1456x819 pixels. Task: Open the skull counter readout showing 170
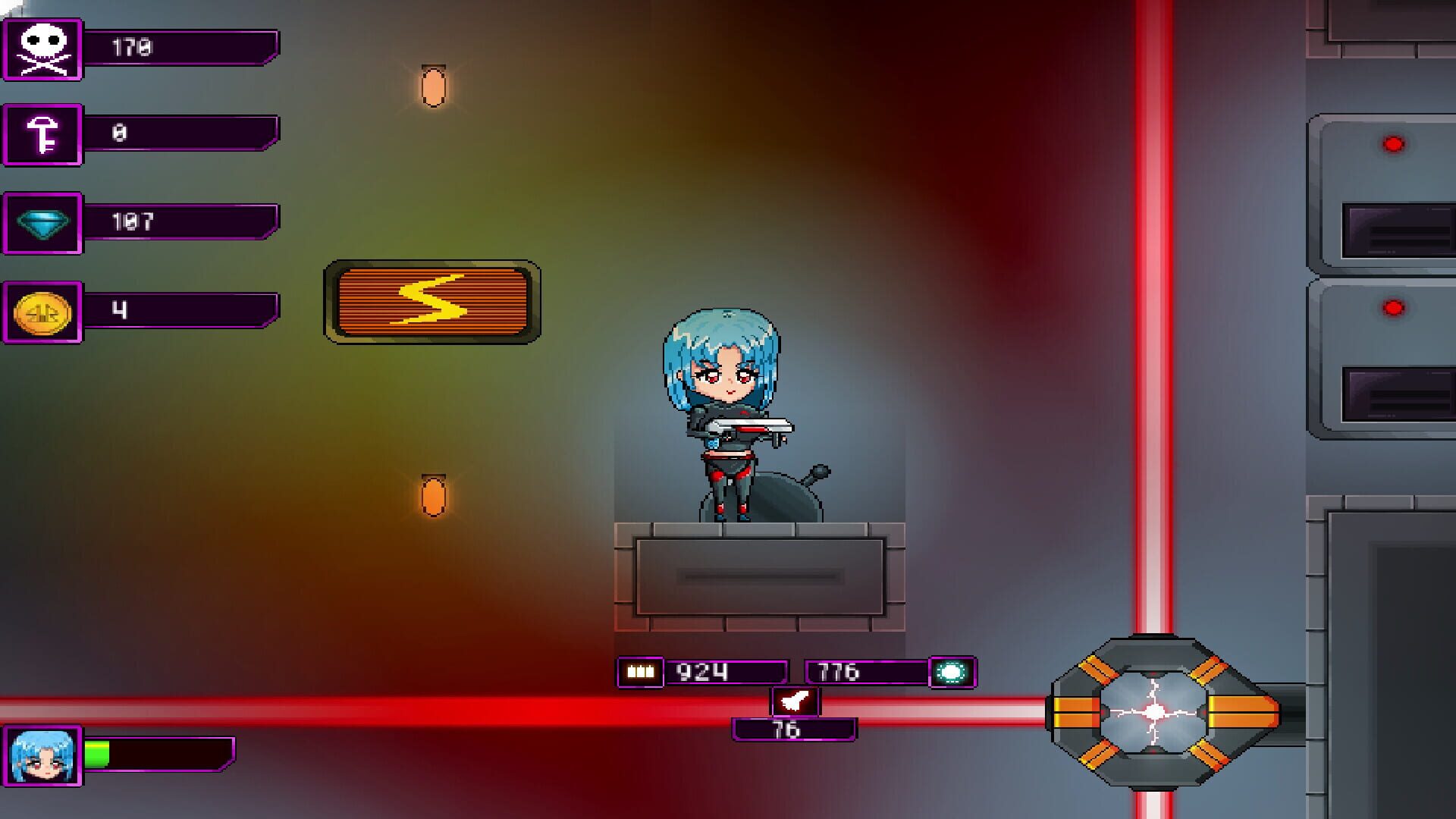point(182,49)
